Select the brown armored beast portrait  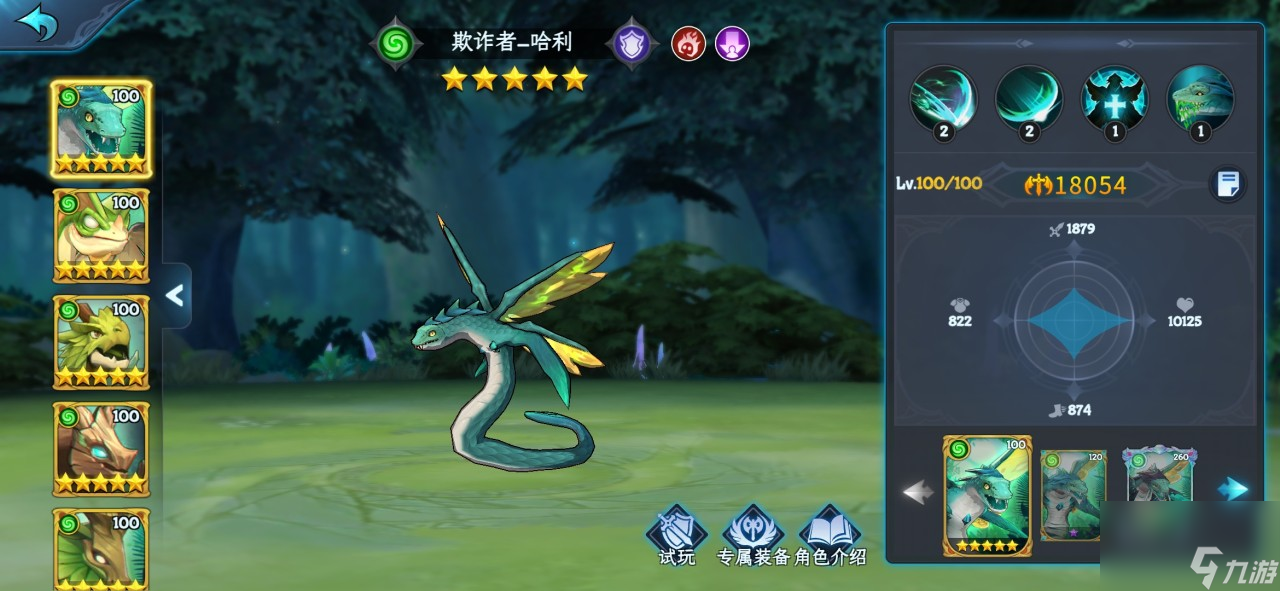[x=100, y=449]
